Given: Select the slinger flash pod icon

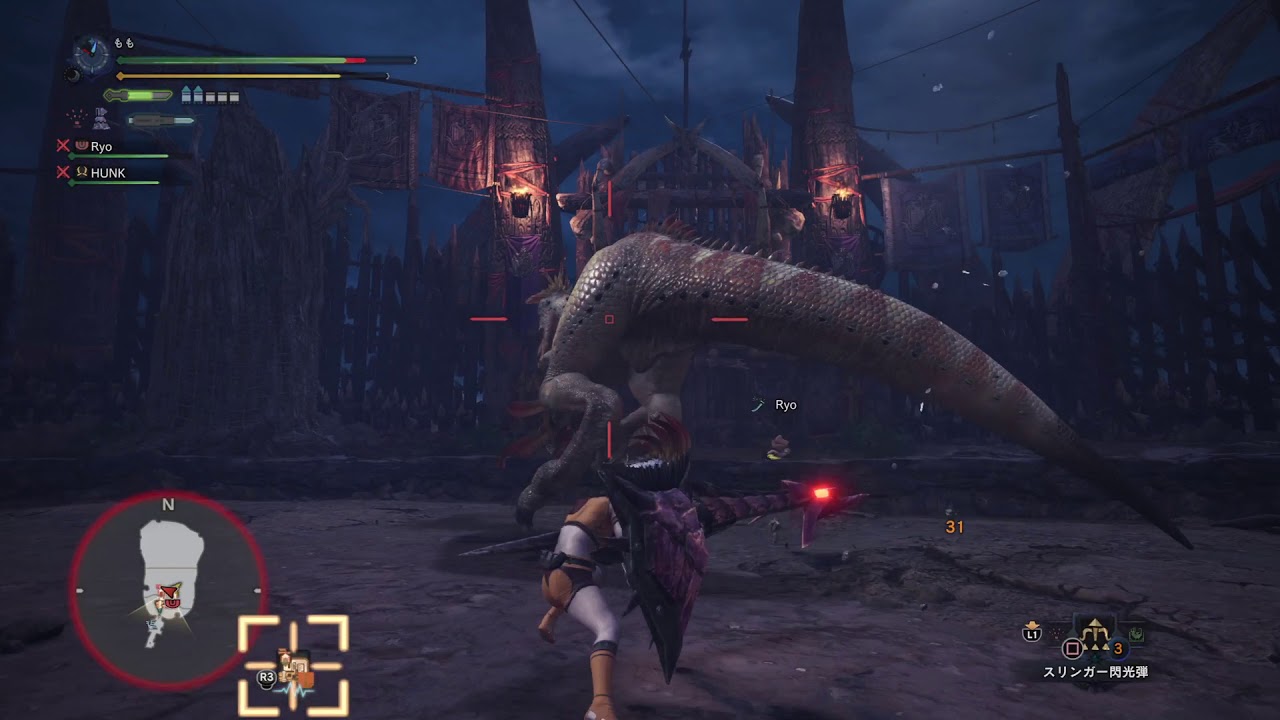Looking at the screenshot, I should [1095, 633].
